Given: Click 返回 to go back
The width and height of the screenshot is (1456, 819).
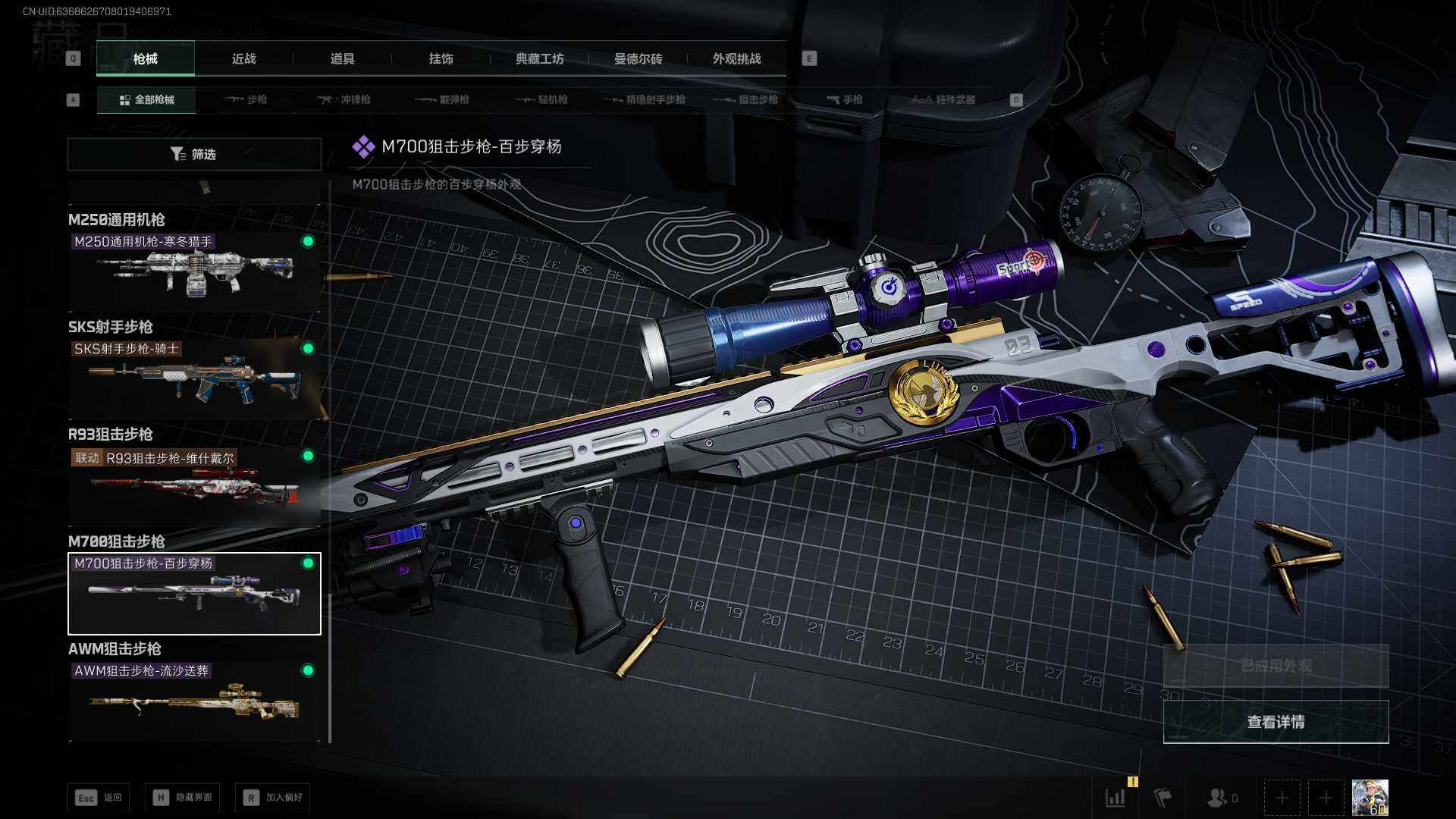Looking at the screenshot, I should tap(99, 797).
